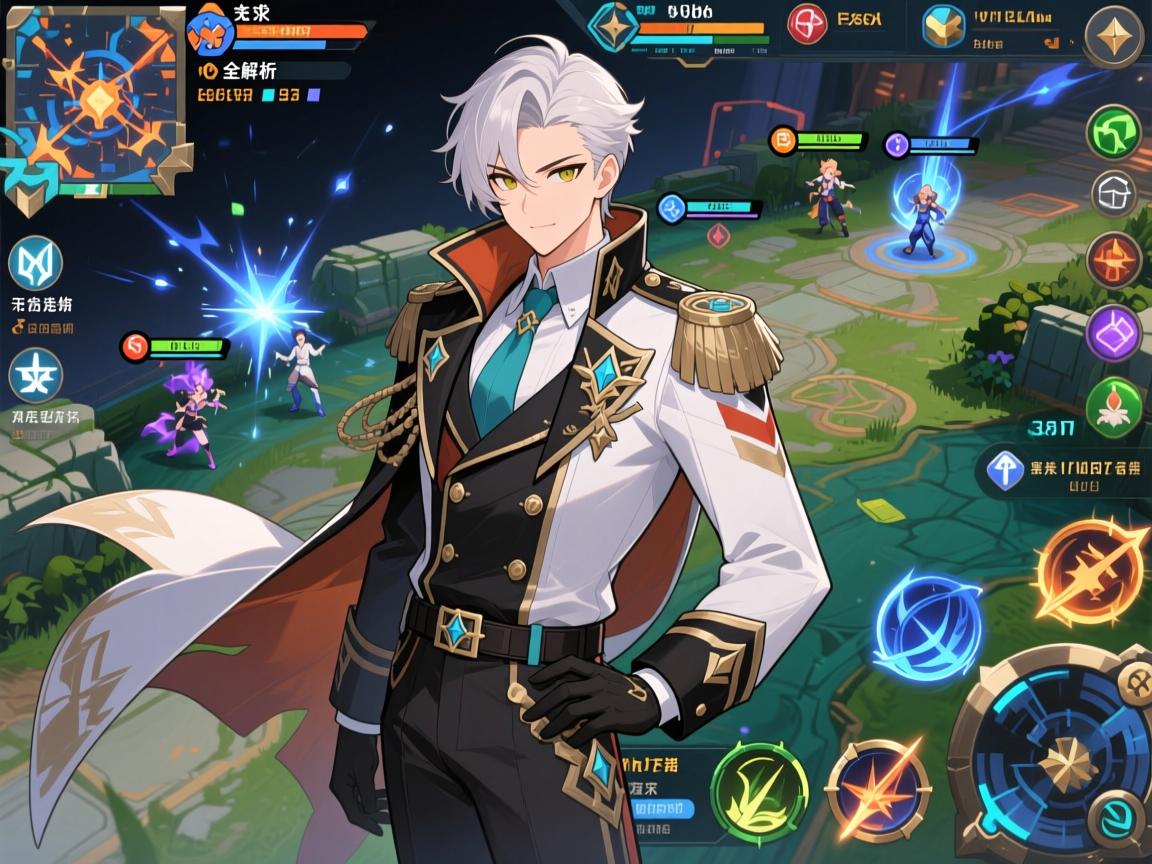1152x864 pixels.
Task: Tap the blue star-emblem circle icon
Action: point(36,375)
